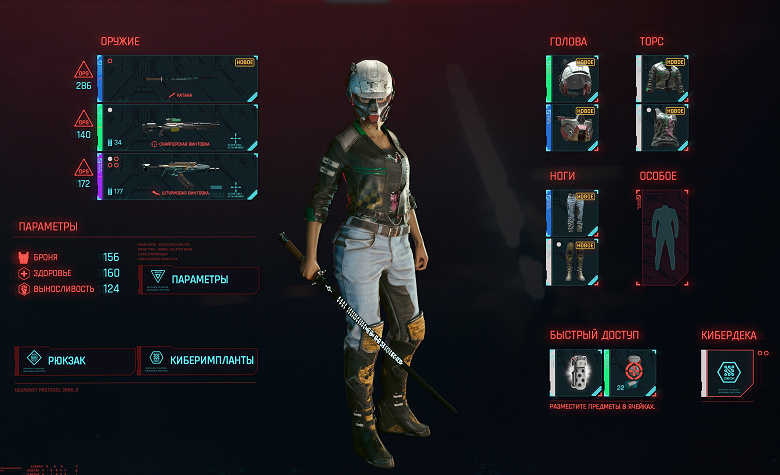
Task: Select the face mask head slot
Action: tap(575, 127)
